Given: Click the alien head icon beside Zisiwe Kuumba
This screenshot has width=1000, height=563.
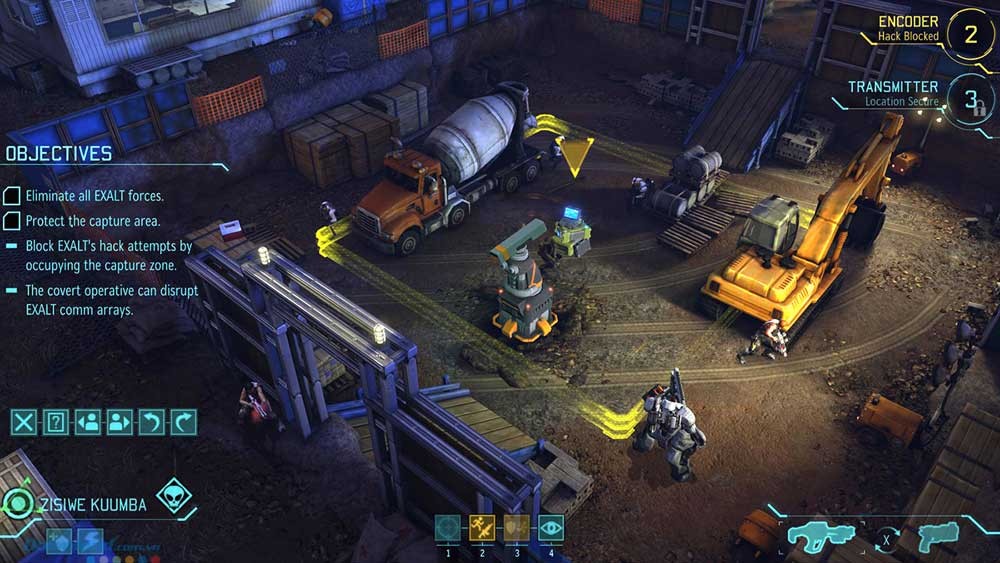Looking at the screenshot, I should coord(173,496).
